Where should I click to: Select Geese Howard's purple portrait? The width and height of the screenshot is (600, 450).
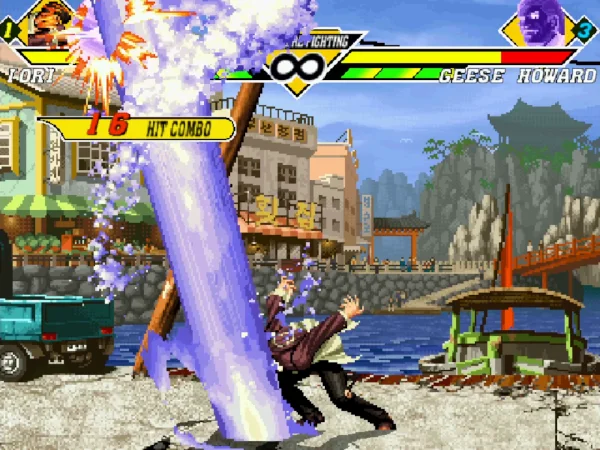(540, 22)
